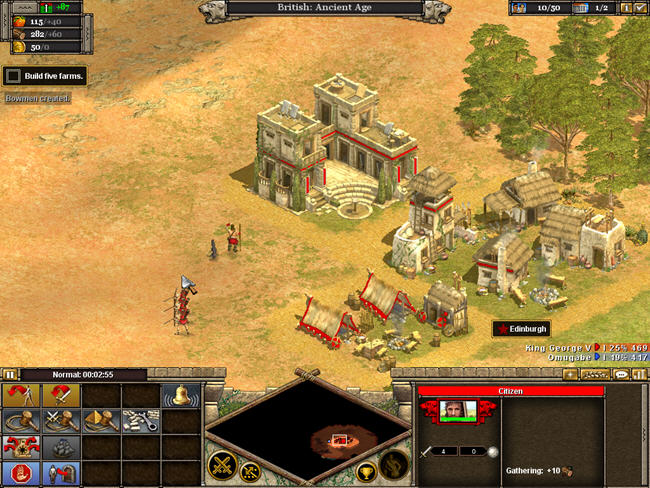This screenshot has height=488, width=650.
Task: Select the citizen move command icon
Action: 19,394
